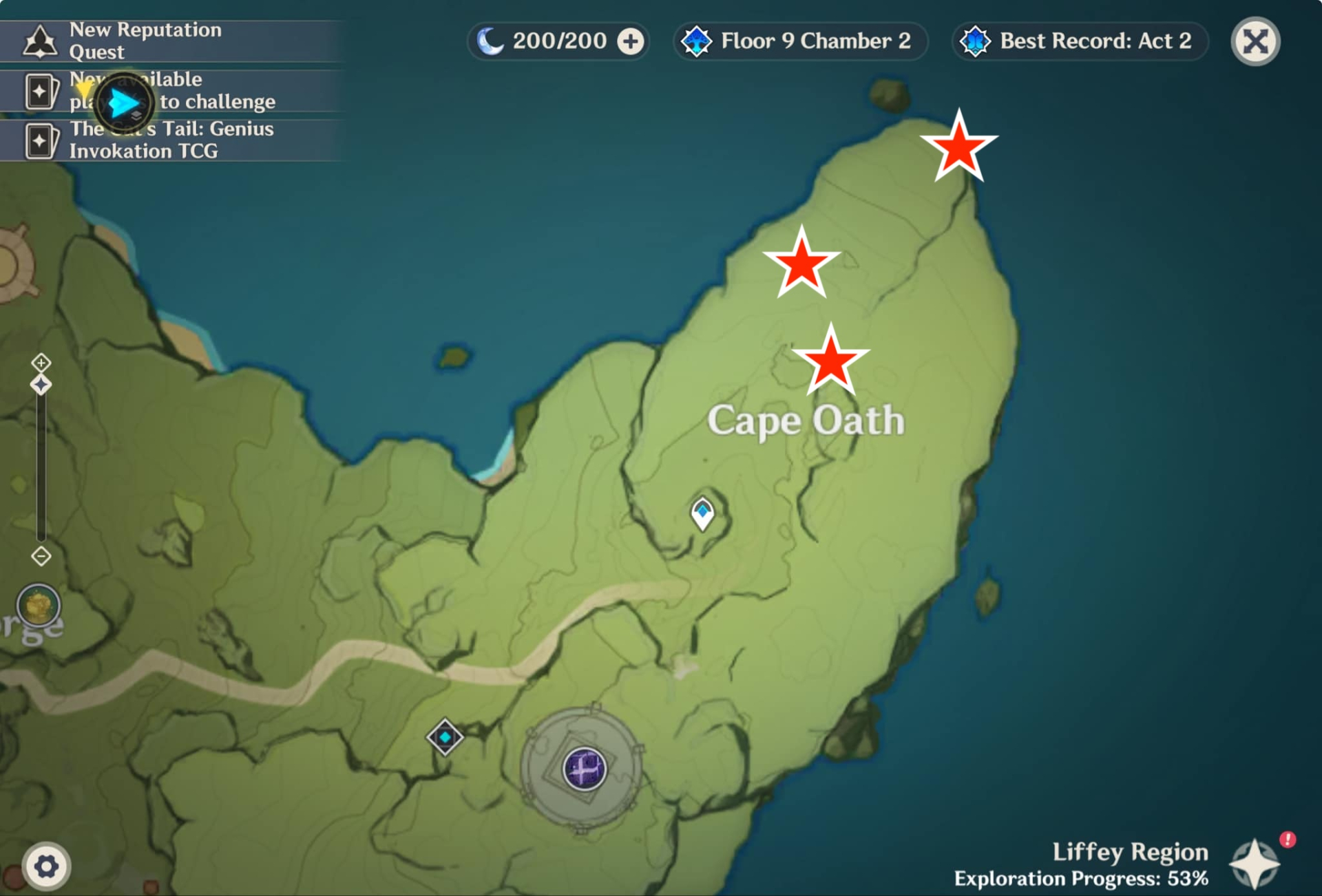The width and height of the screenshot is (1322, 896).
Task: Click the map zoom slider handle
Action: pos(41,385)
